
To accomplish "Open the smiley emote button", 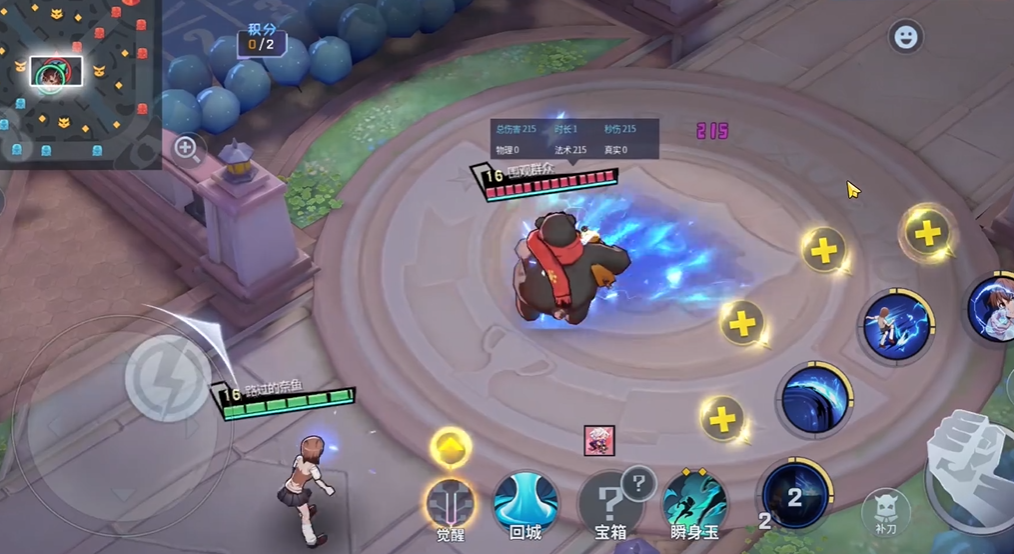I will [905, 37].
